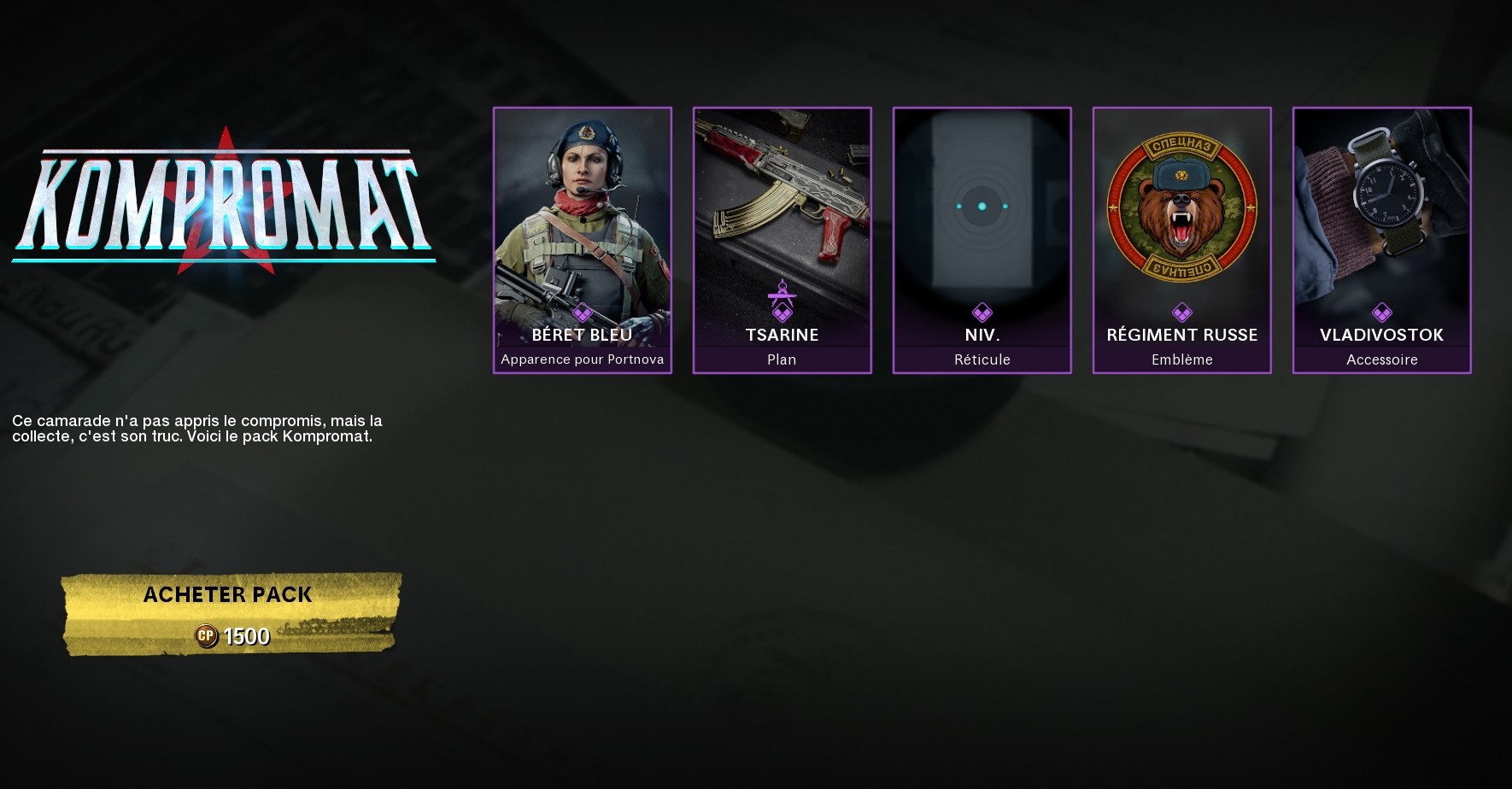This screenshot has width=1512, height=789.
Task: Select the rarity icon under the Vladivostok watch
Action: [1381, 311]
